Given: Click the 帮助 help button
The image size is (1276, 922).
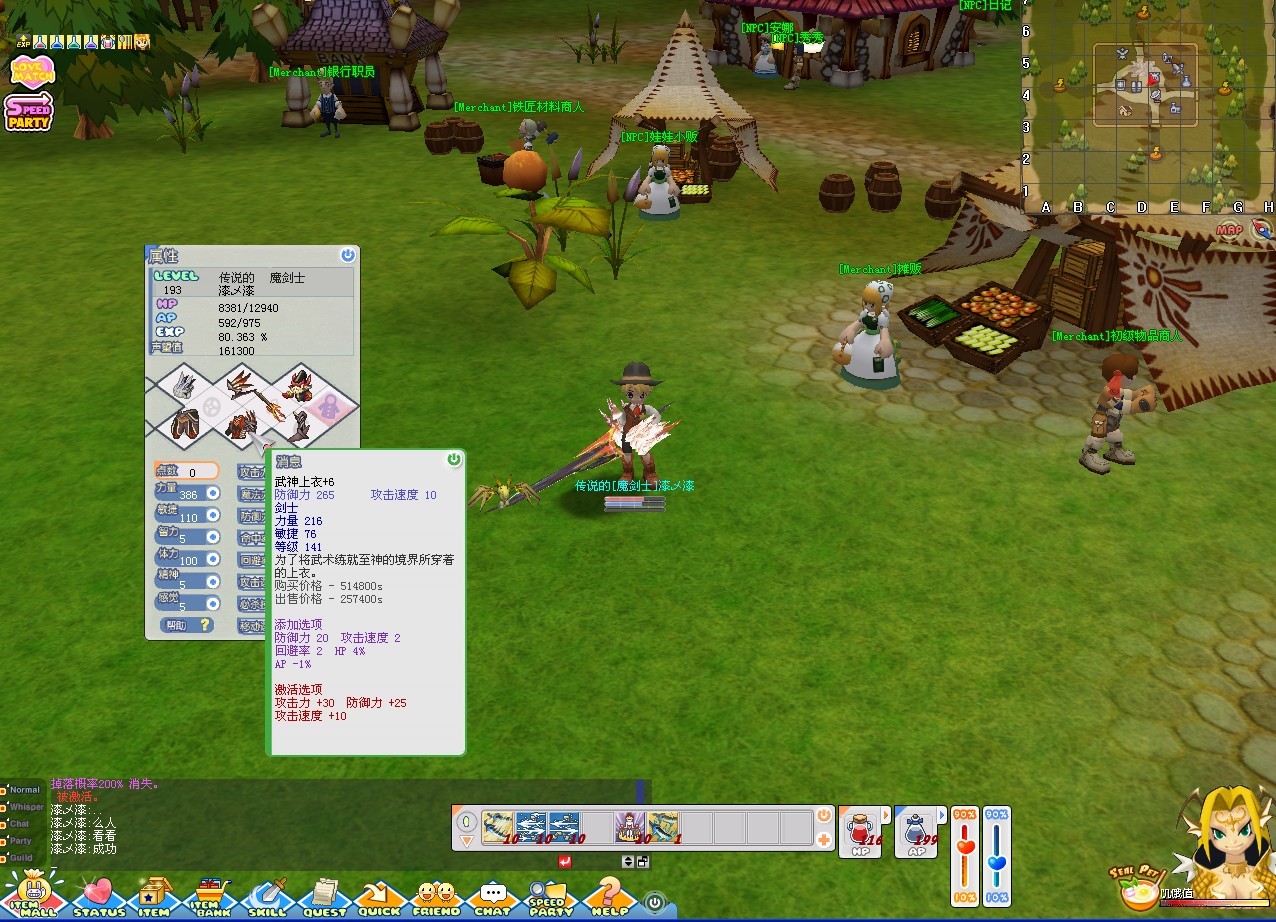Looking at the screenshot, I should (x=187, y=625).
